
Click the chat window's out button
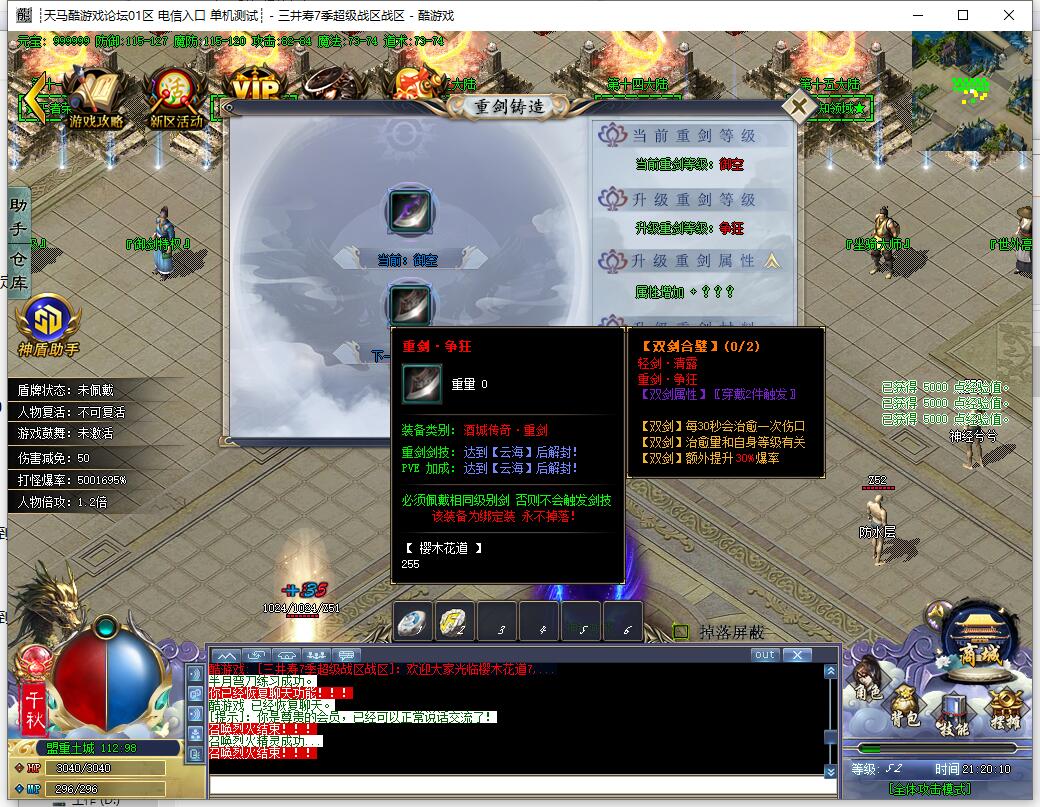coord(764,655)
